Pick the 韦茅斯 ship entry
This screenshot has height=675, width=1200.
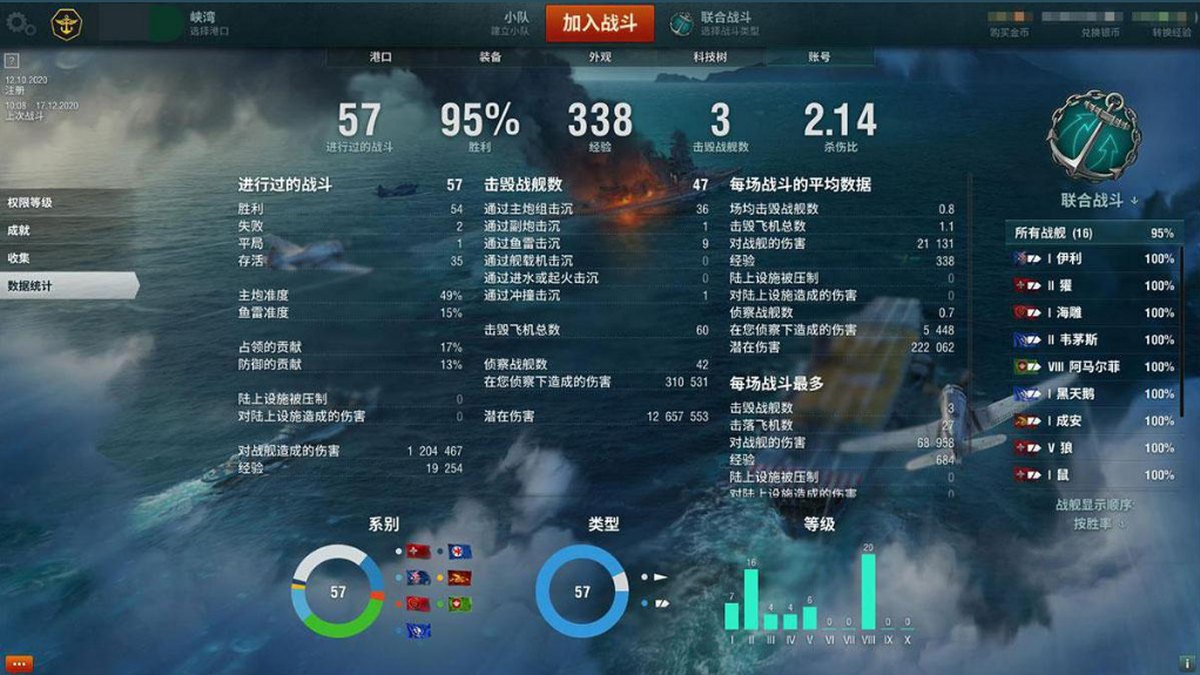1092,340
